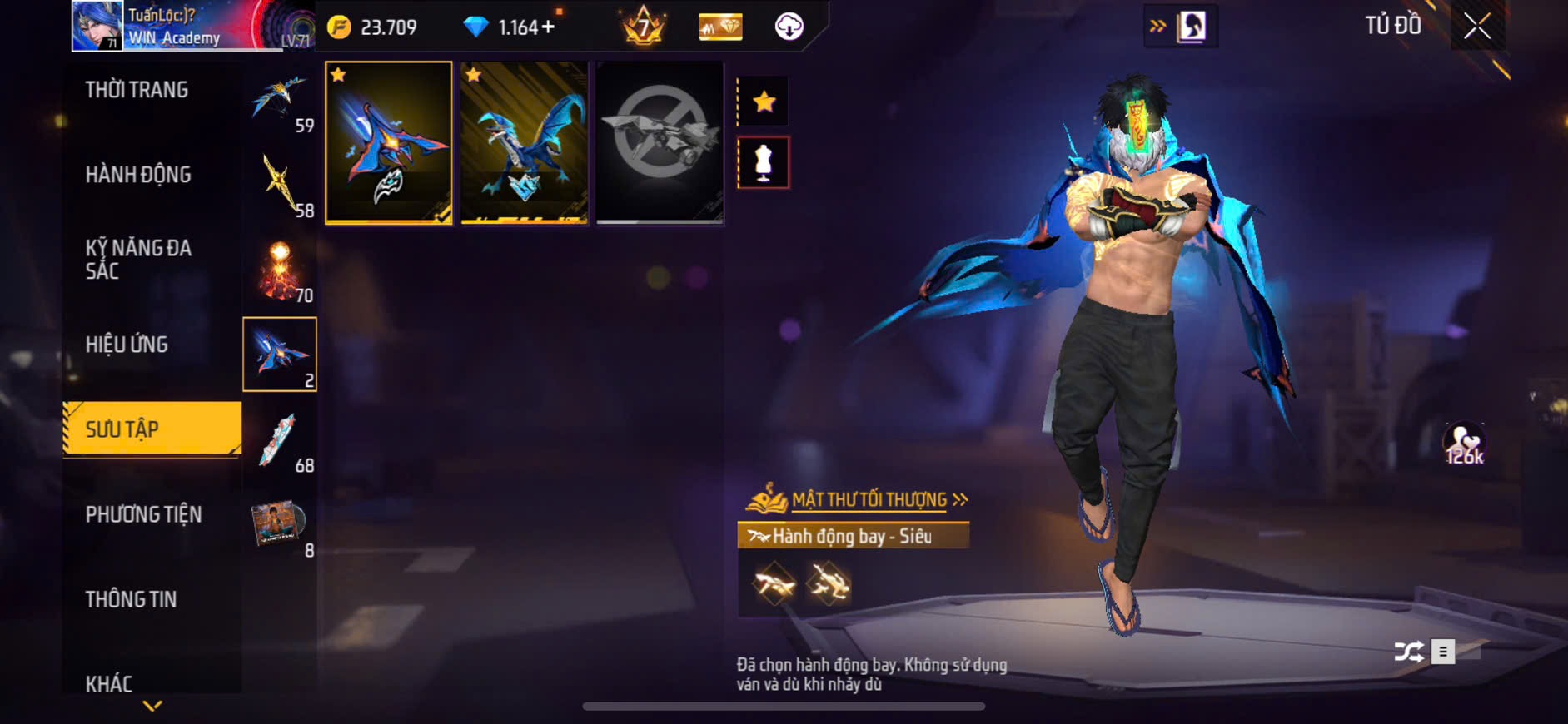Image resolution: width=1568 pixels, height=724 pixels.
Task: Open the Thông Tin section
Action: click(x=131, y=600)
